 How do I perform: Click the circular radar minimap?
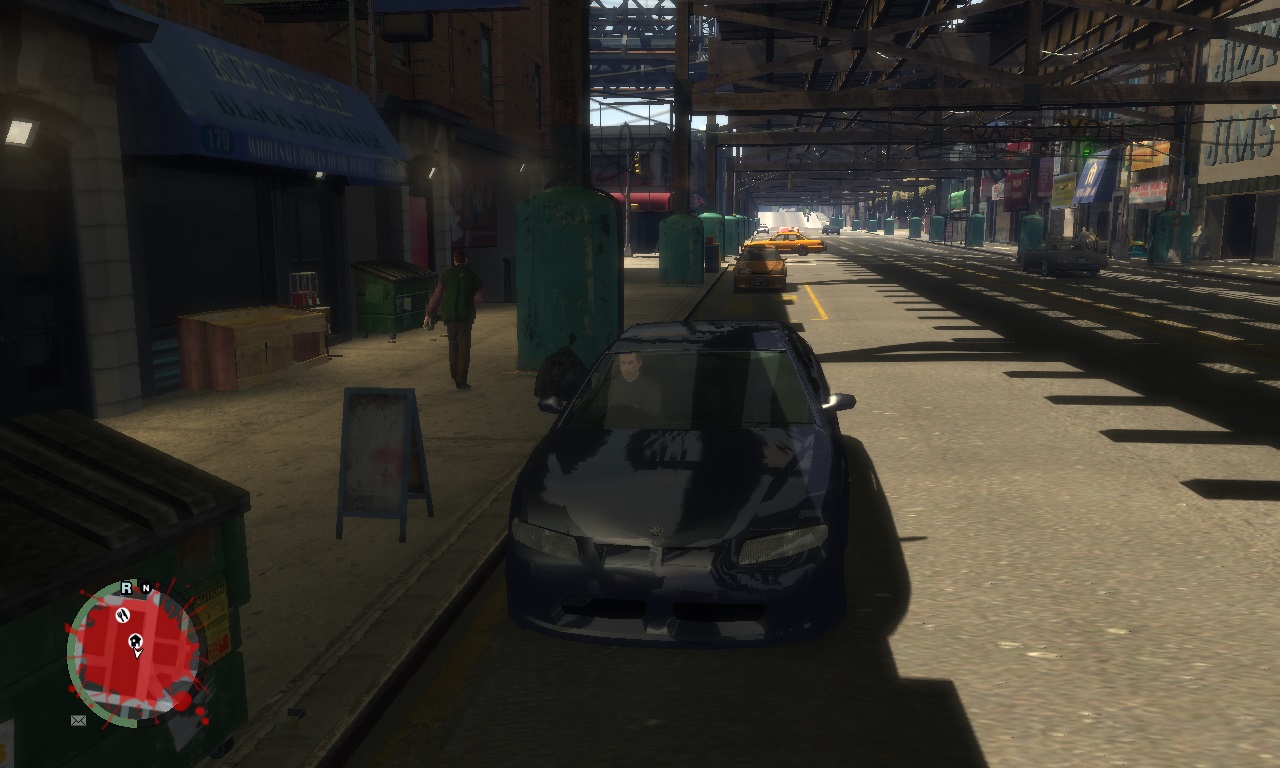pos(133,654)
